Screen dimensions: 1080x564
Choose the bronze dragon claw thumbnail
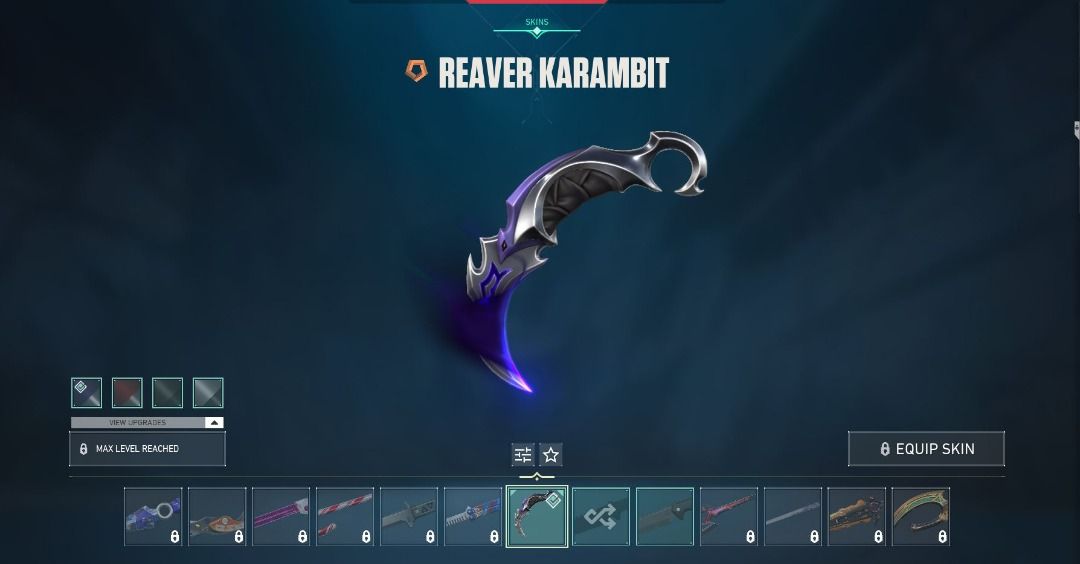(x=857, y=516)
